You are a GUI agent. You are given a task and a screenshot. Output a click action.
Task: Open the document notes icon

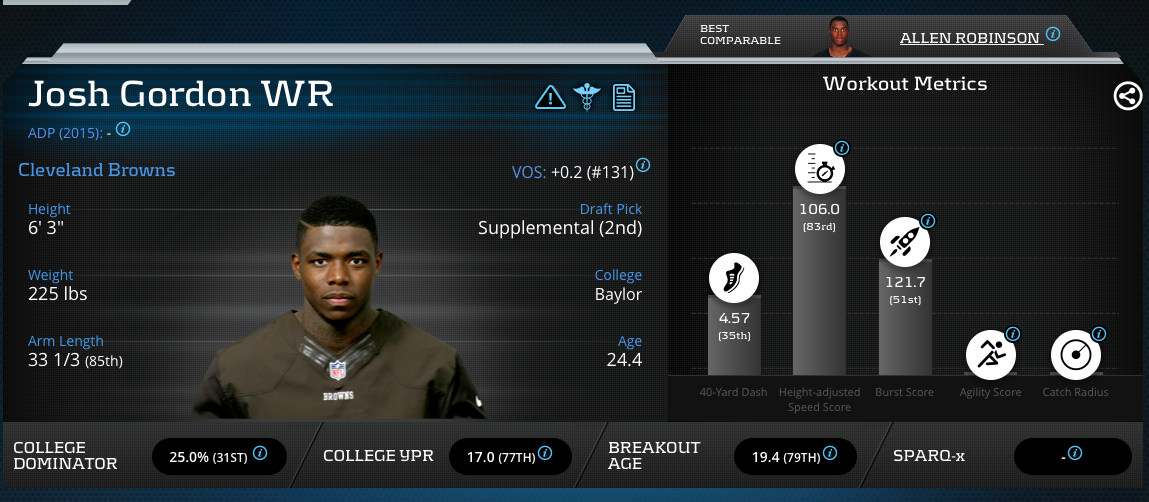(624, 97)
